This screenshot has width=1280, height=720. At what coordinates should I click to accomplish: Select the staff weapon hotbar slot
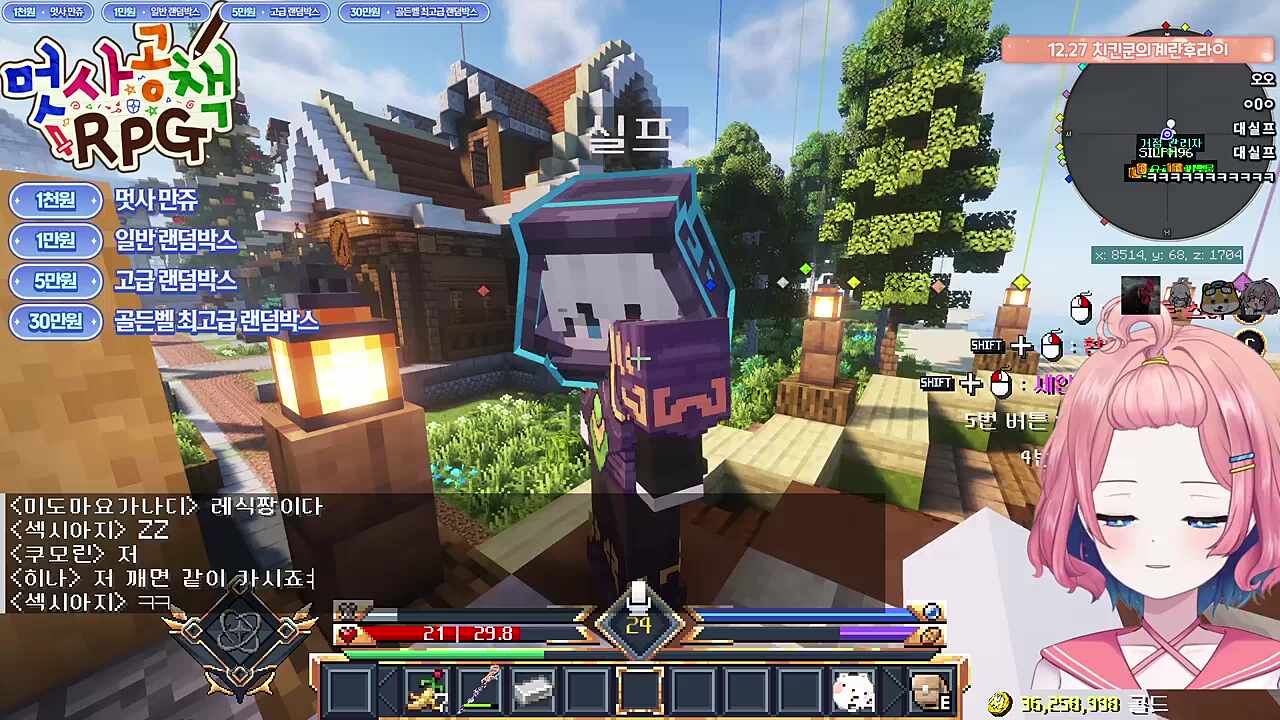(x=479, y=690)
